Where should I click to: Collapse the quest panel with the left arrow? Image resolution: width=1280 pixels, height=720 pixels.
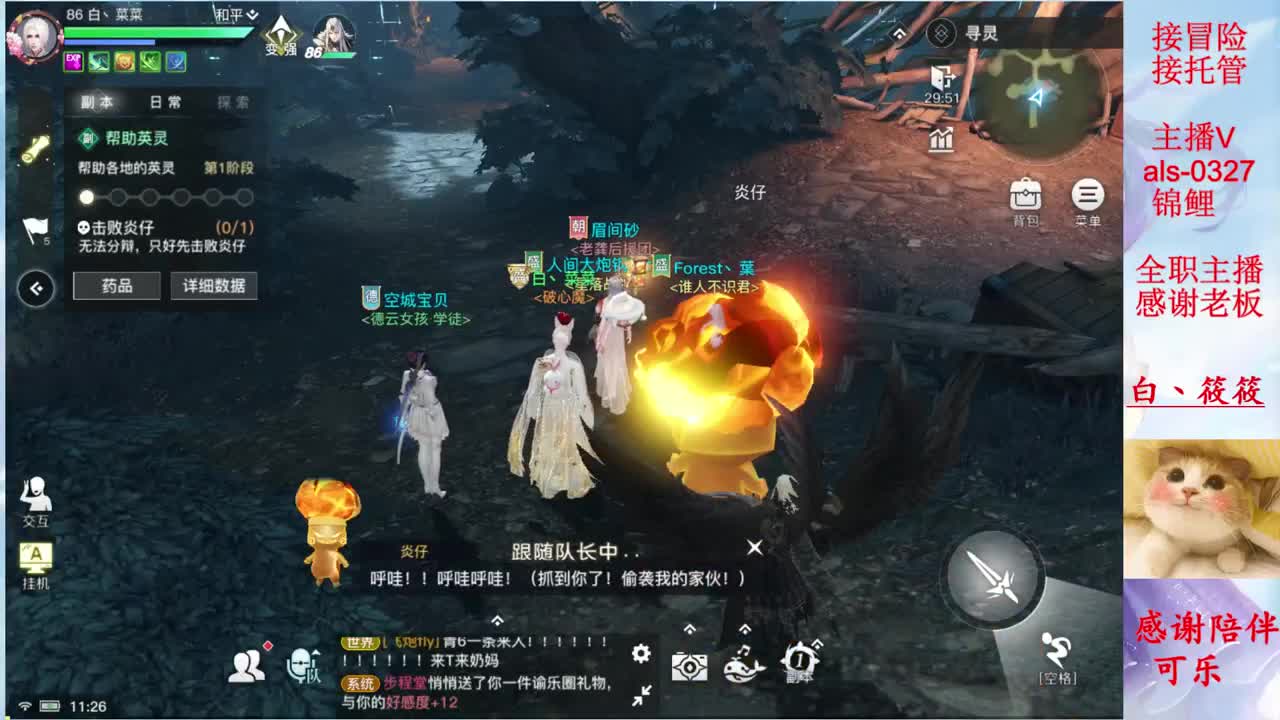coord(38,290)
